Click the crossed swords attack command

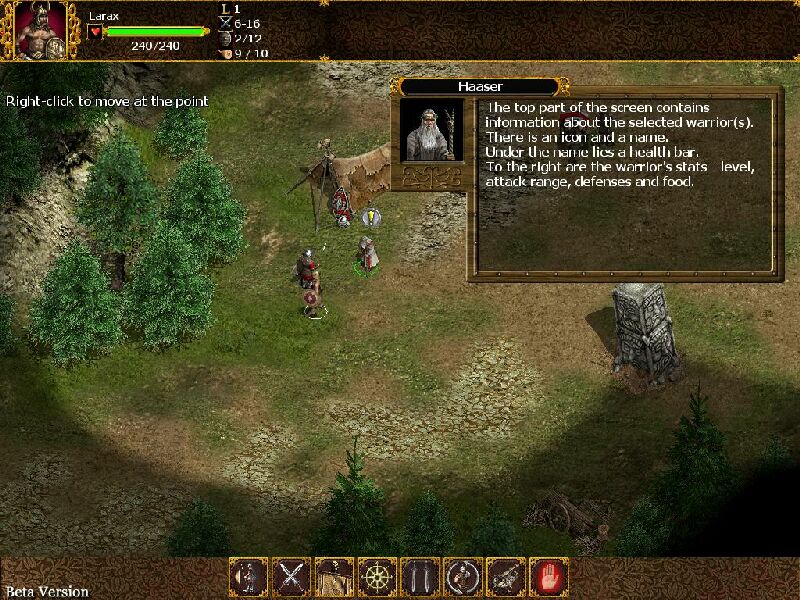(x=291, y=577)
